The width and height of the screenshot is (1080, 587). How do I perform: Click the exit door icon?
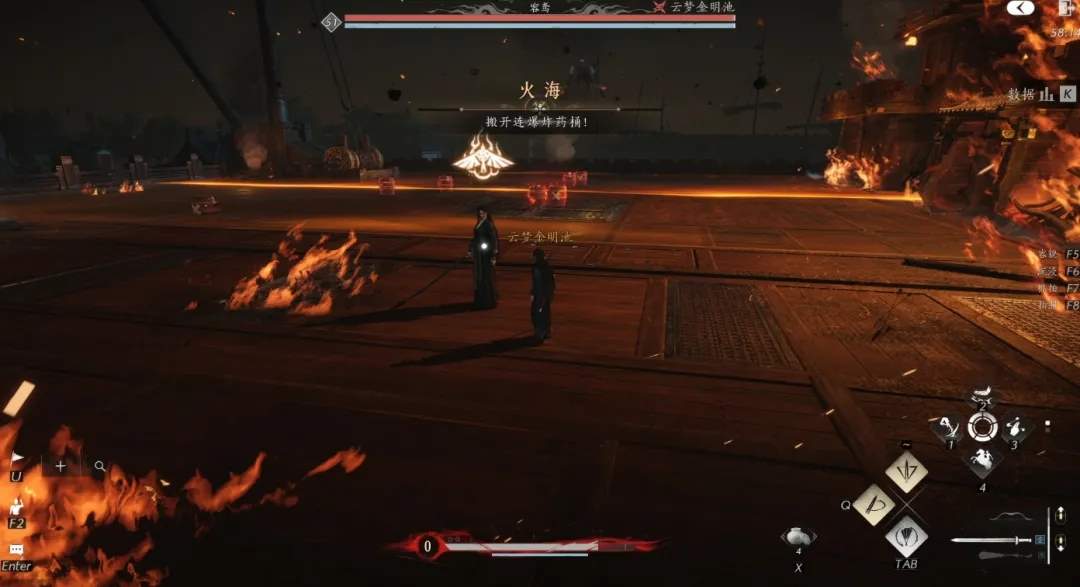point(1064,9)
